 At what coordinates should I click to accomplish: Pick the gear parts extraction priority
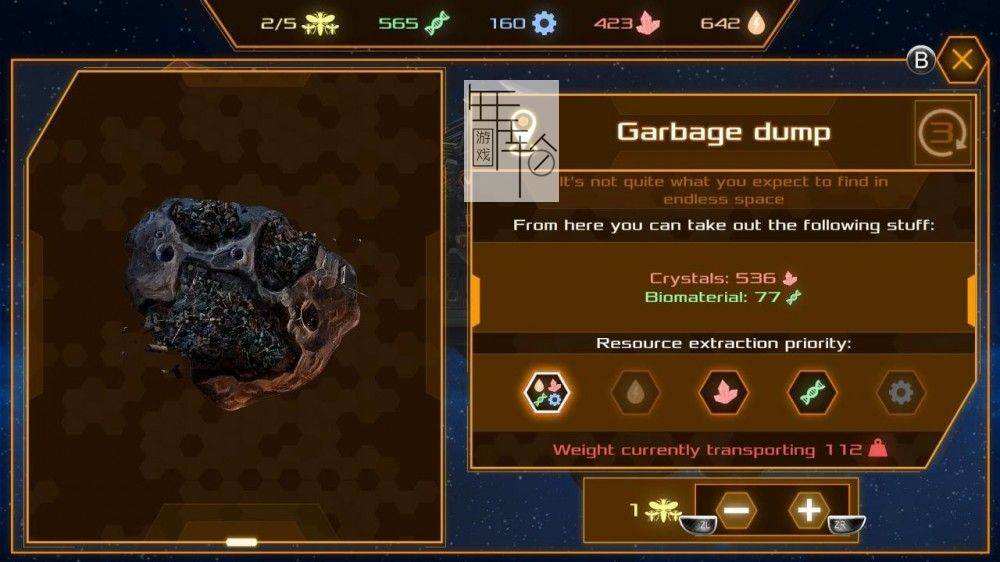(x=900, y=392)
